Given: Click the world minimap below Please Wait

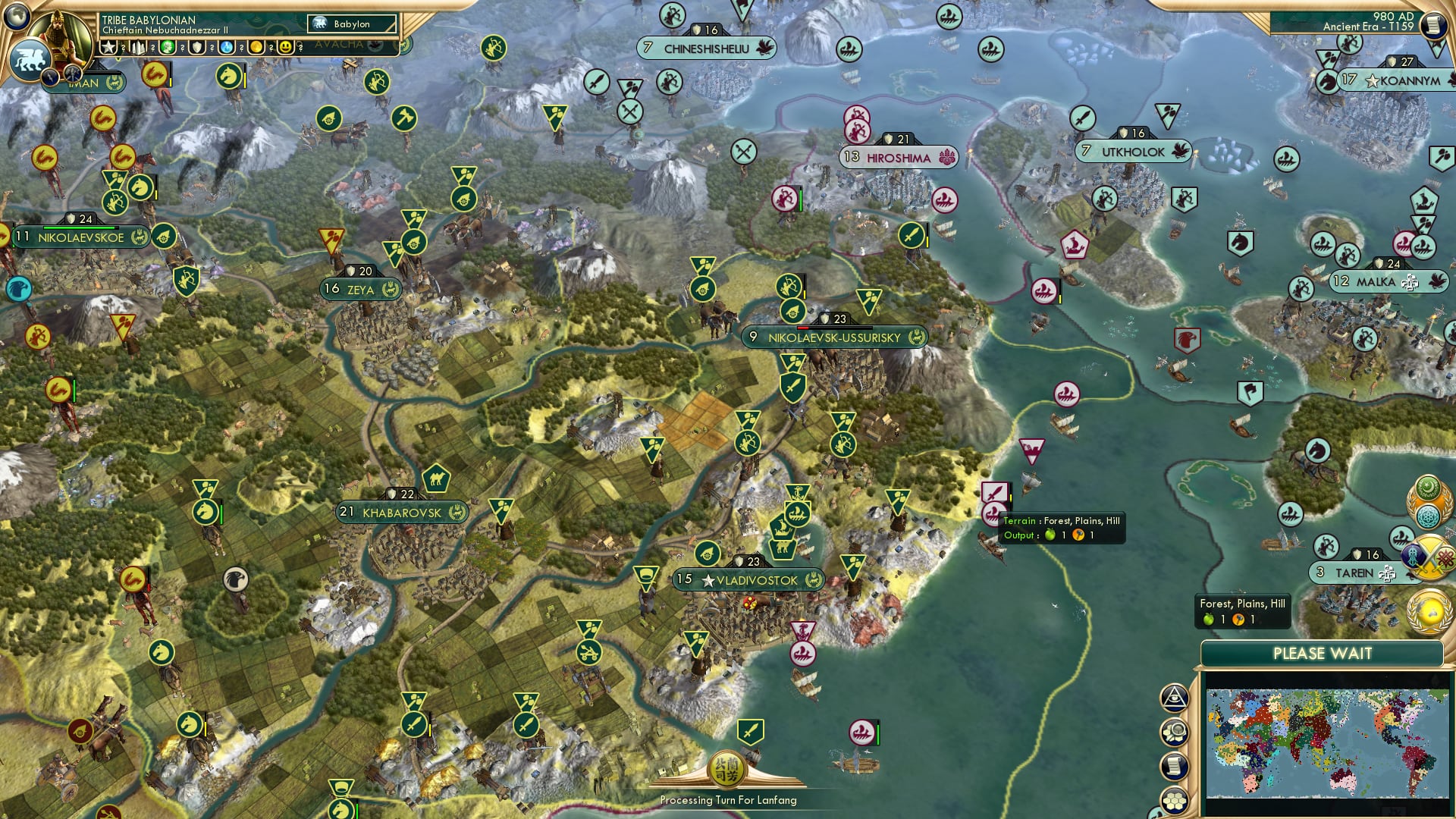Looking at the screenshot, I should pos(1327,743).
